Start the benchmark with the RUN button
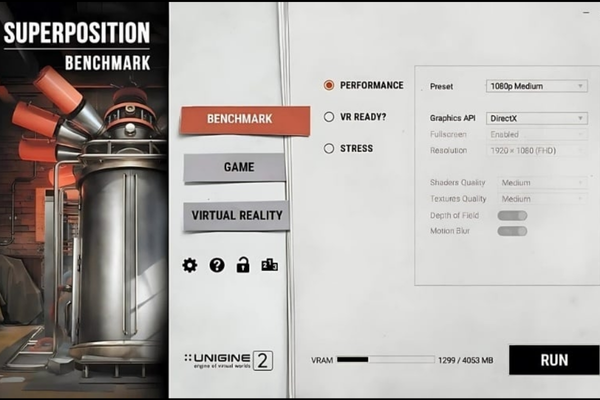This screenshot has height=400, width=600. tap(553, 360)
